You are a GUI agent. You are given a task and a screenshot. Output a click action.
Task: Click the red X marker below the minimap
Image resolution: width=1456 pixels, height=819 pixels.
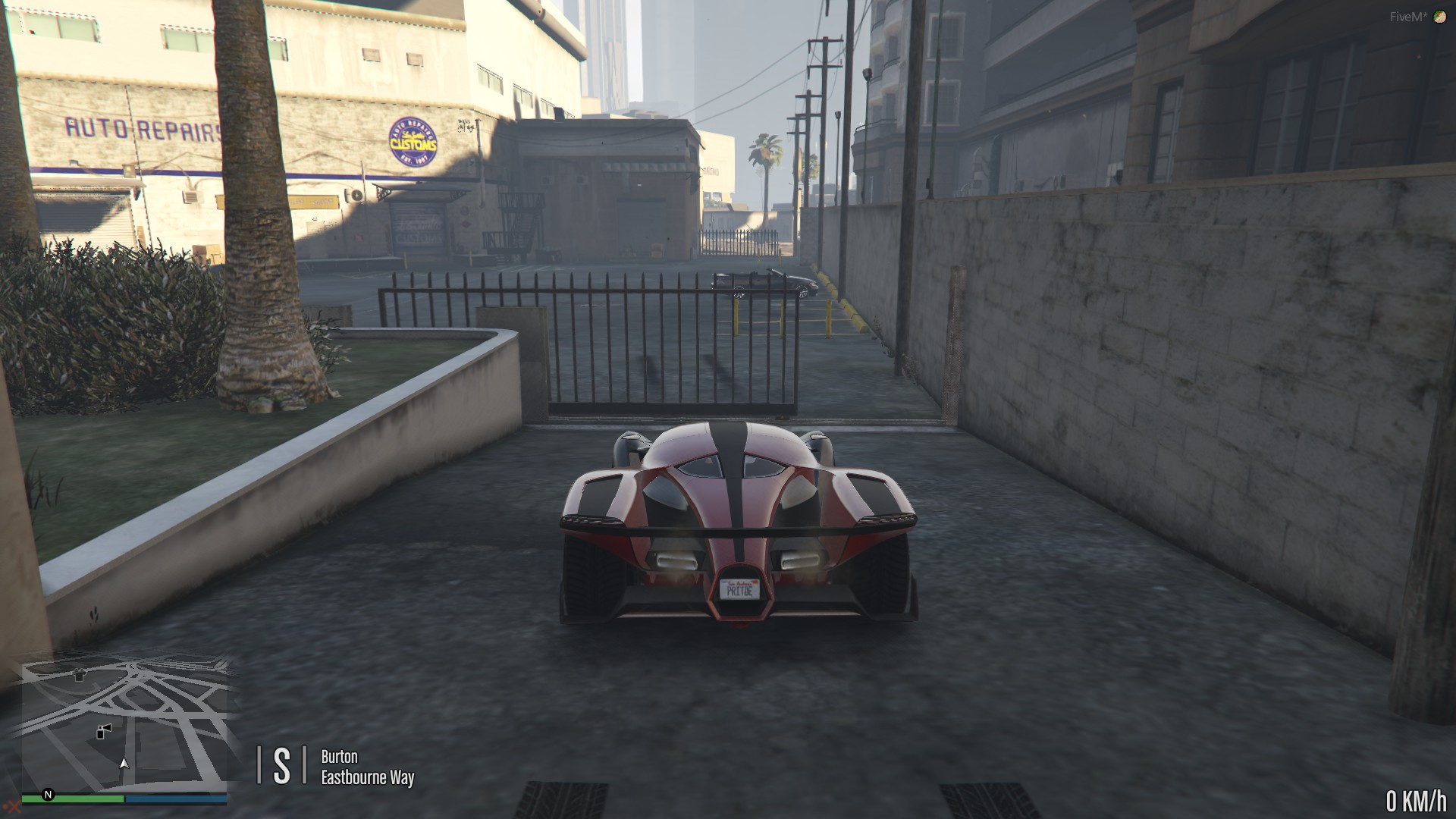pos(14,807)
